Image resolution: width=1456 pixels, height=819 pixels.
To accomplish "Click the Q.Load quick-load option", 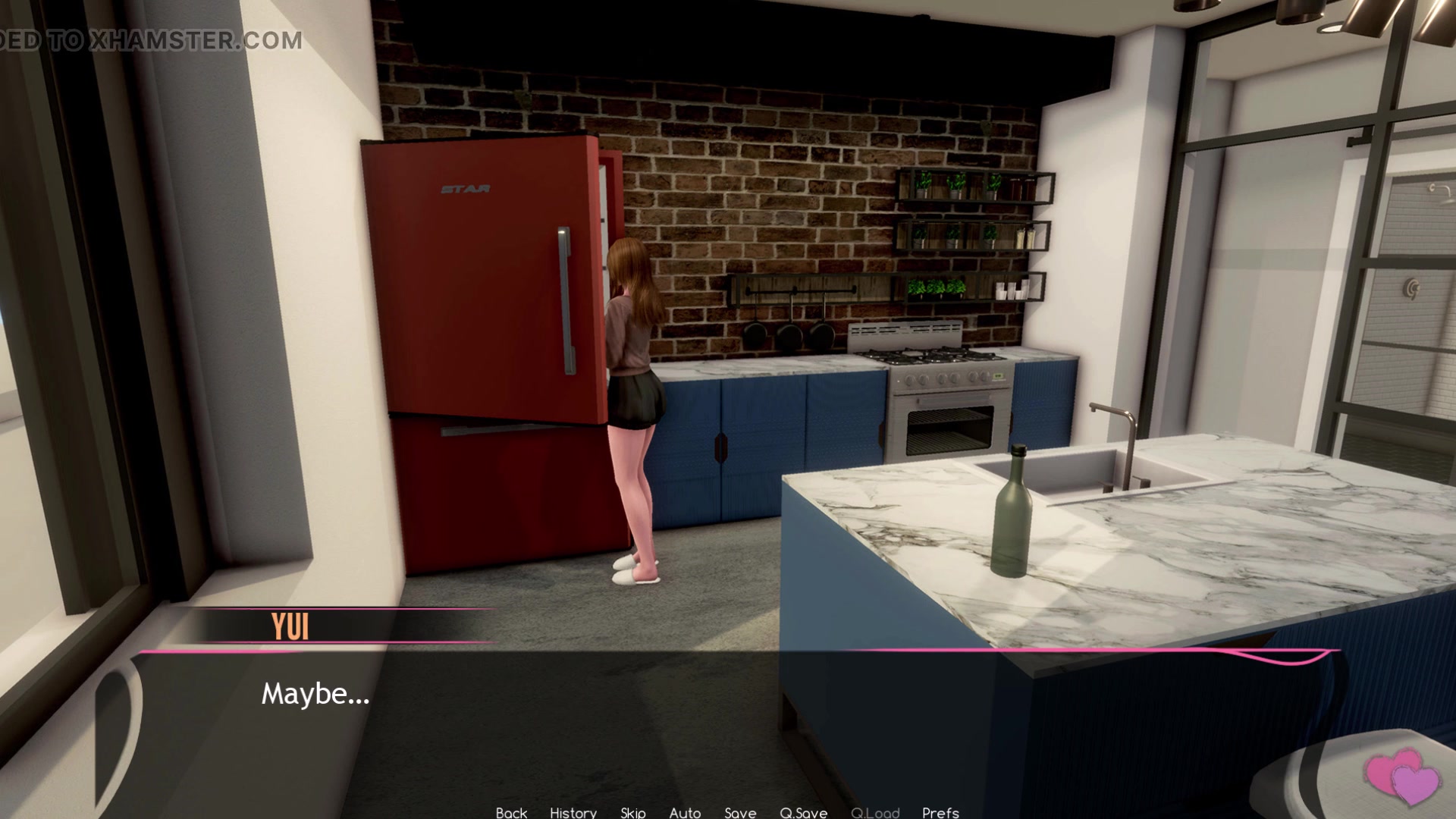I will [x=876, y=812].
